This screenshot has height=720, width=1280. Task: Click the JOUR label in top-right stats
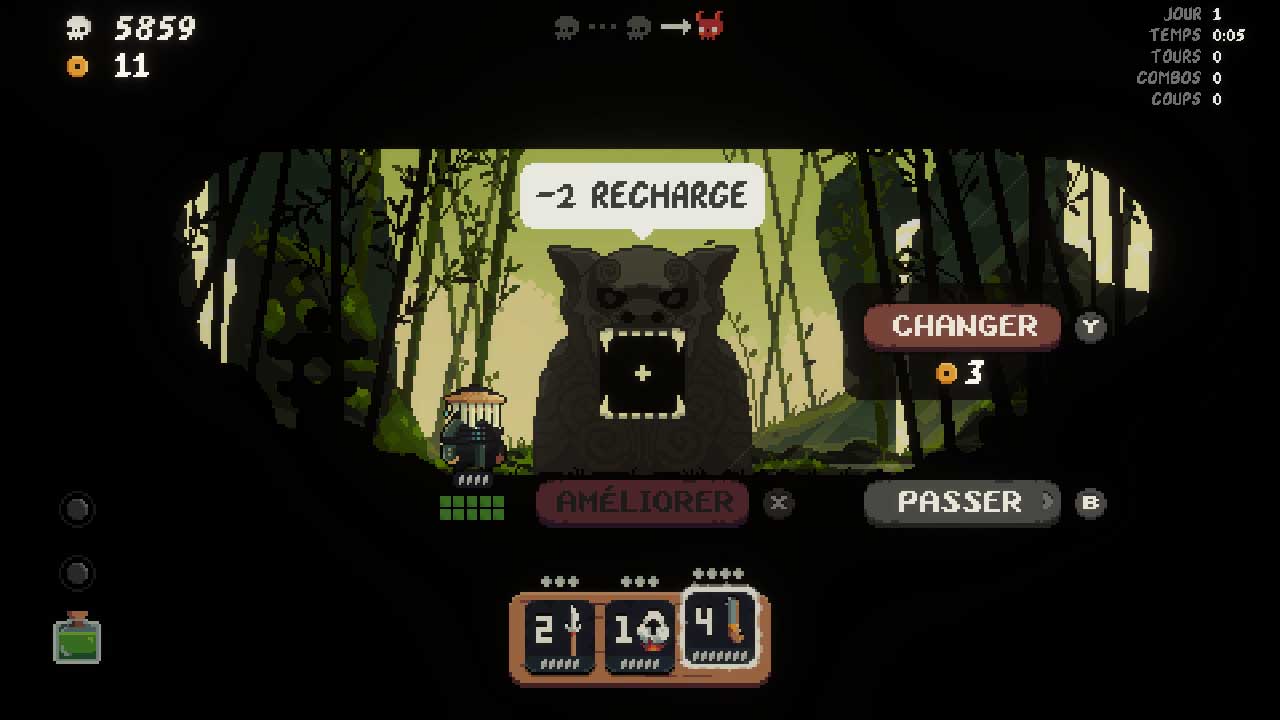1184,13
